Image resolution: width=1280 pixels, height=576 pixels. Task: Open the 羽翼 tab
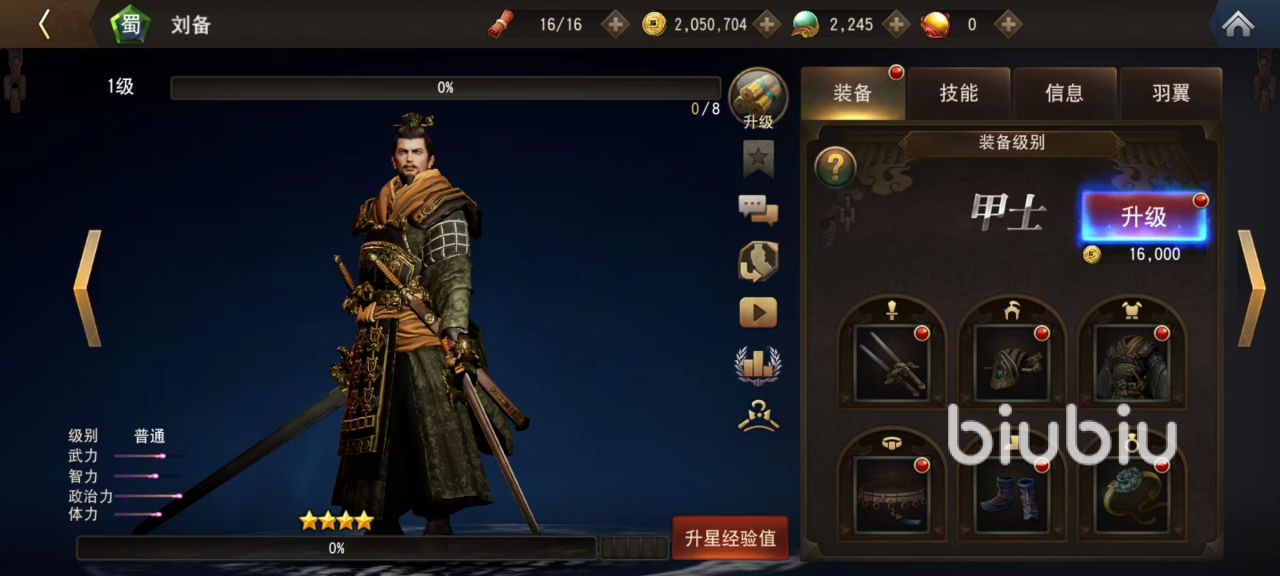pyautogui.click(x=1170, y=94)
